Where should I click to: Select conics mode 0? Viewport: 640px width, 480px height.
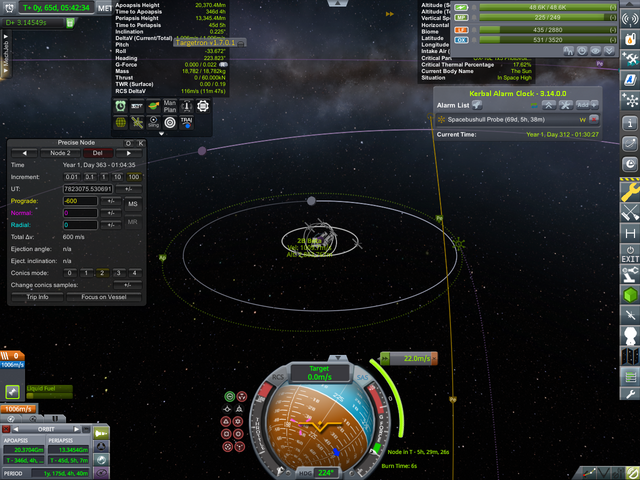[x=71, y=272]
